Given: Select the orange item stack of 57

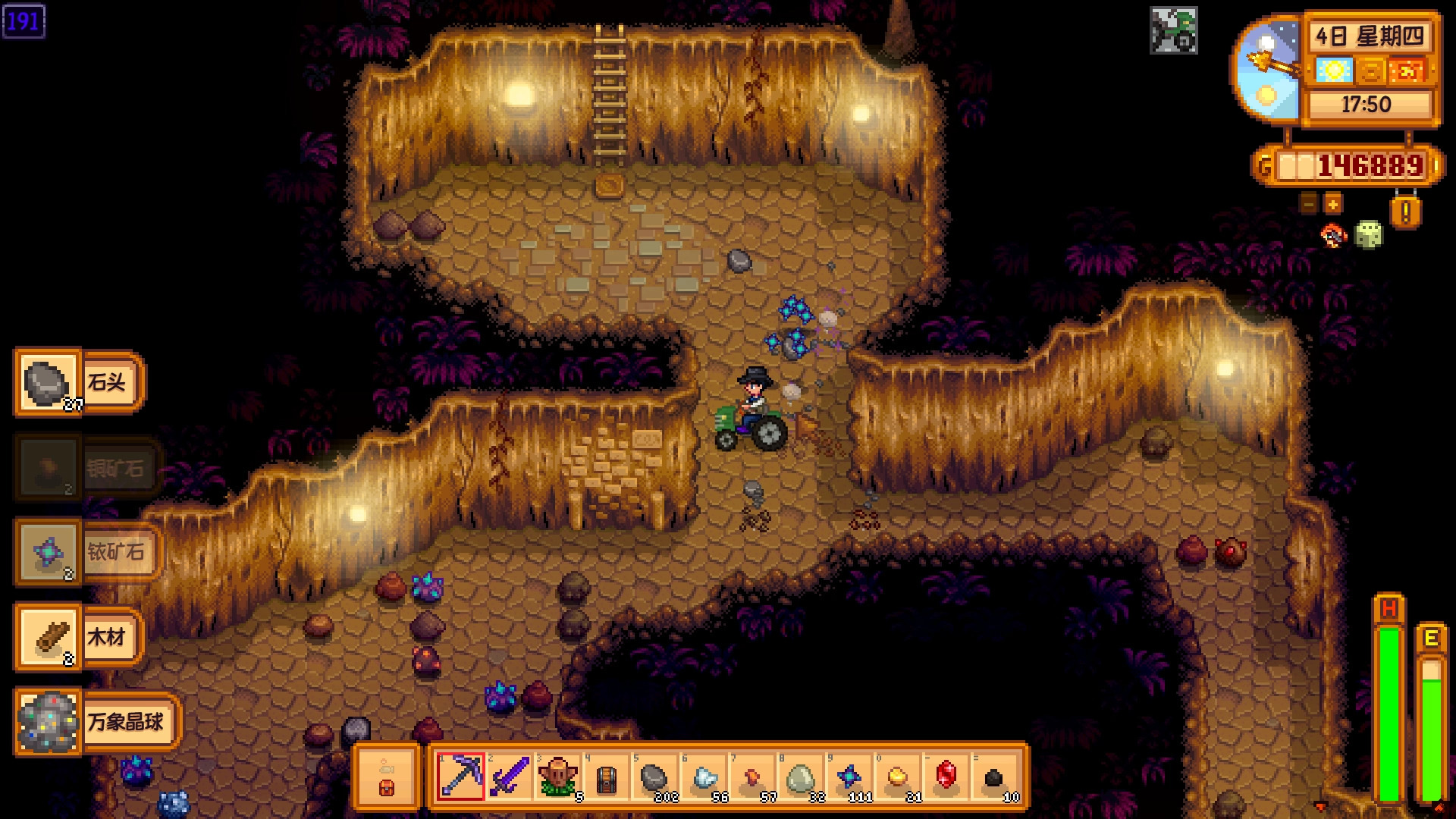Looking at the screenshot, I should pyautogui.click(x=752, y=776).
